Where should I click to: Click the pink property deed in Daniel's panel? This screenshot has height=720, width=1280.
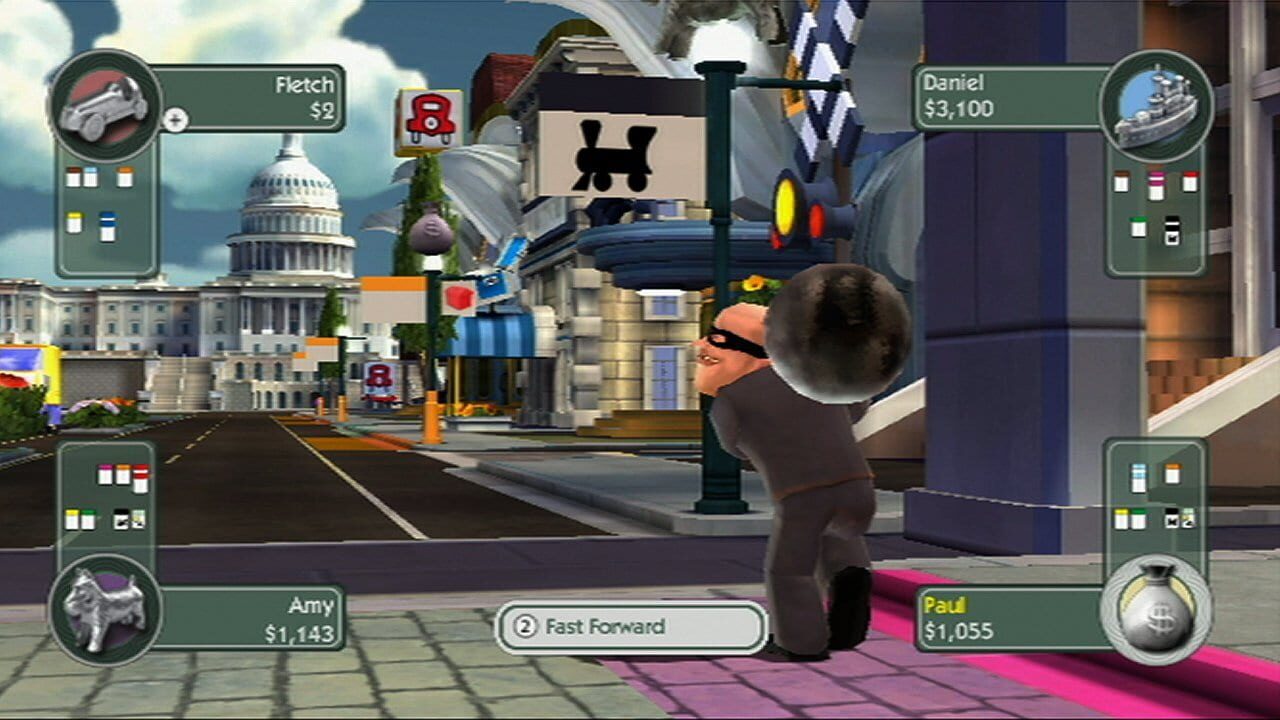[1155, 188]
